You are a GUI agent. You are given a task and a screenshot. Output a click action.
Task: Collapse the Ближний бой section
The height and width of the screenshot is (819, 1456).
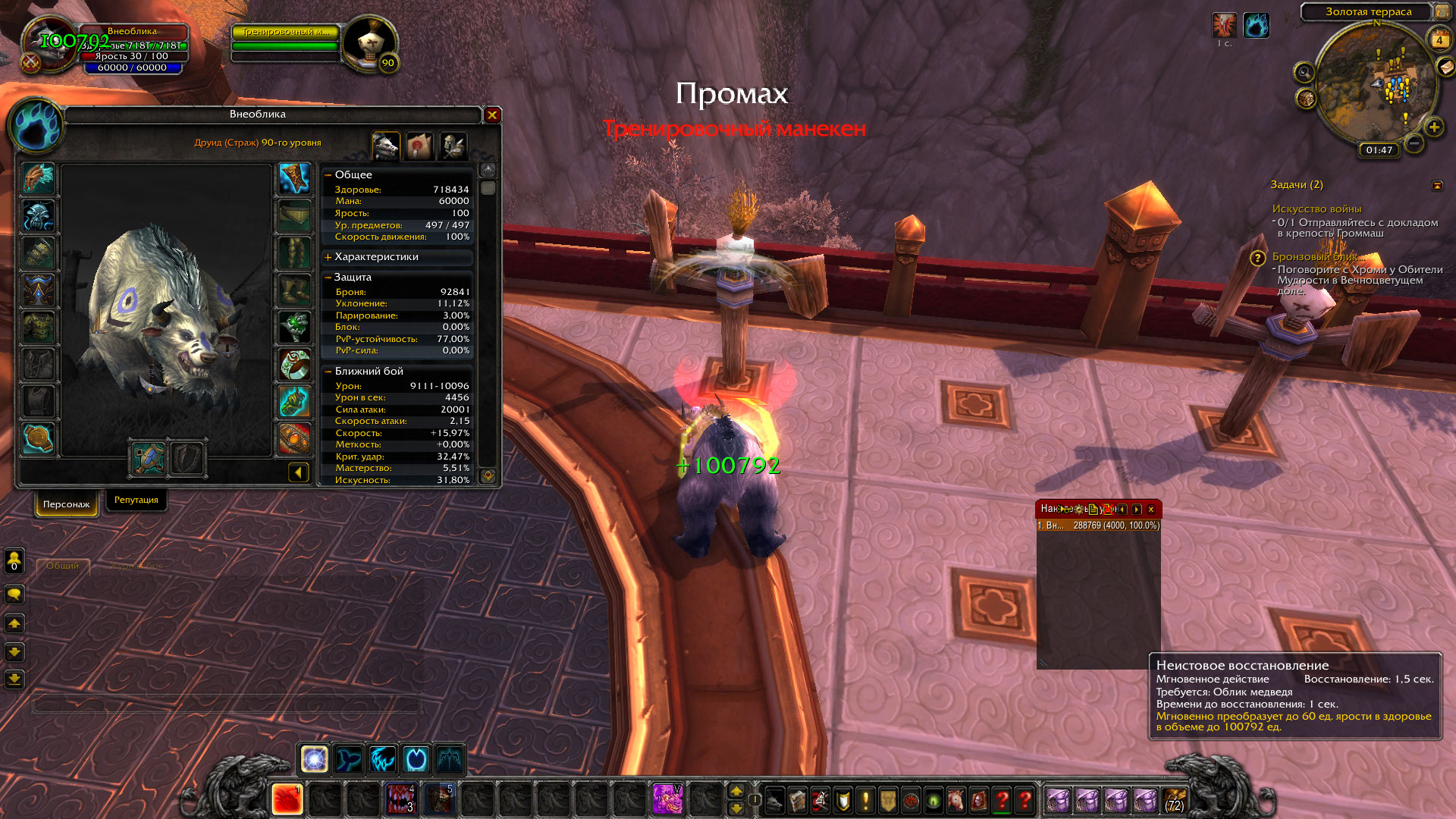(328, 372)
